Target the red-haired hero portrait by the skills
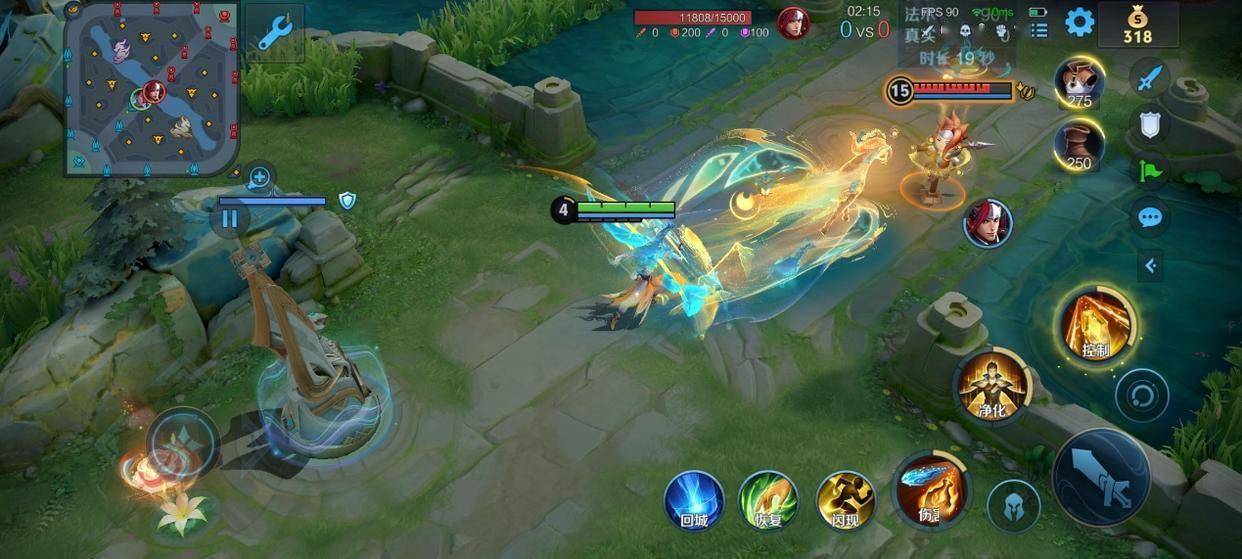This screenshot has width=1242, height=559. (x=988, y=222)
